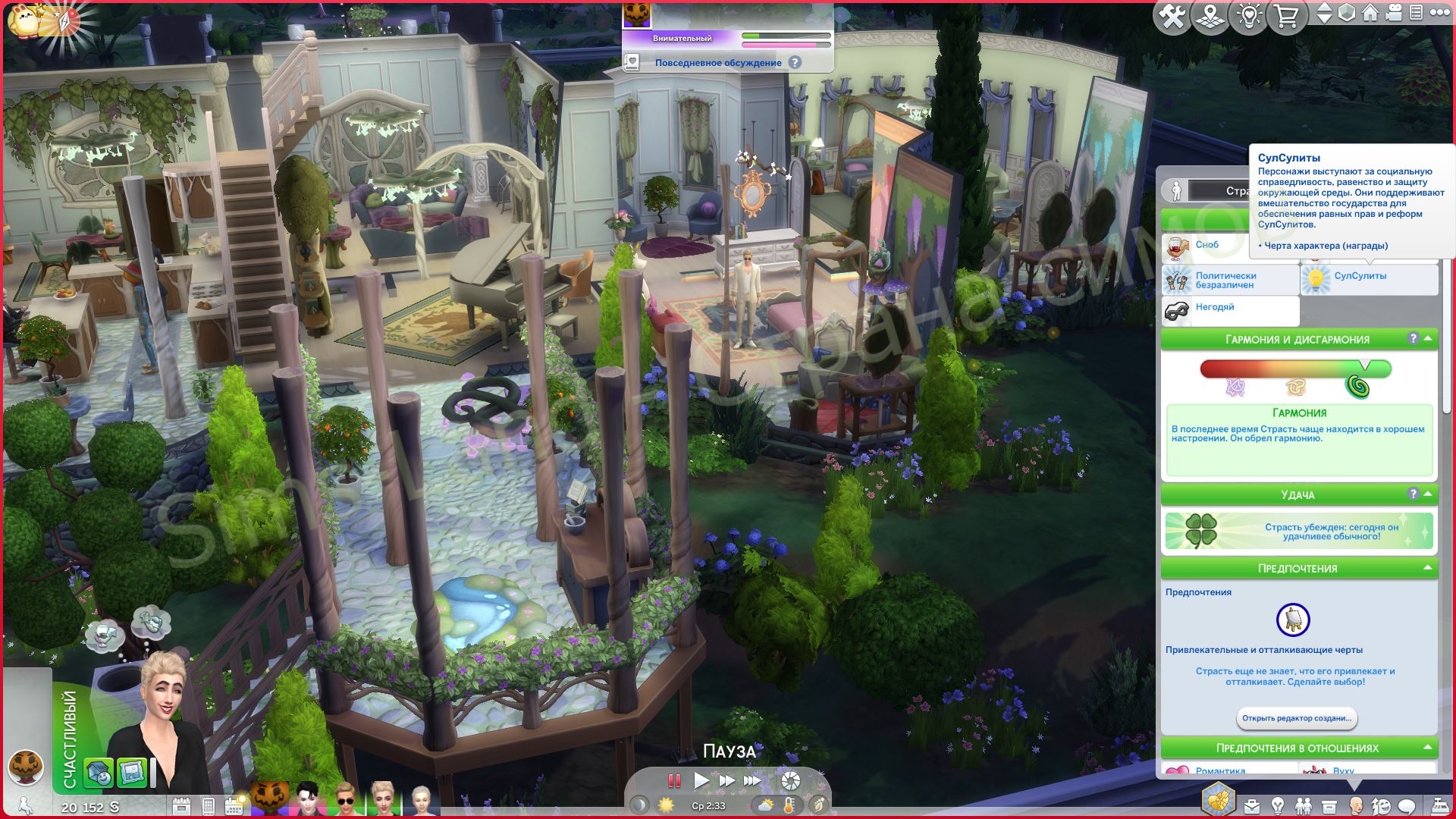The image size is (1456, 819).
Task: Open the phone icon
Action: tap(209, 805)
